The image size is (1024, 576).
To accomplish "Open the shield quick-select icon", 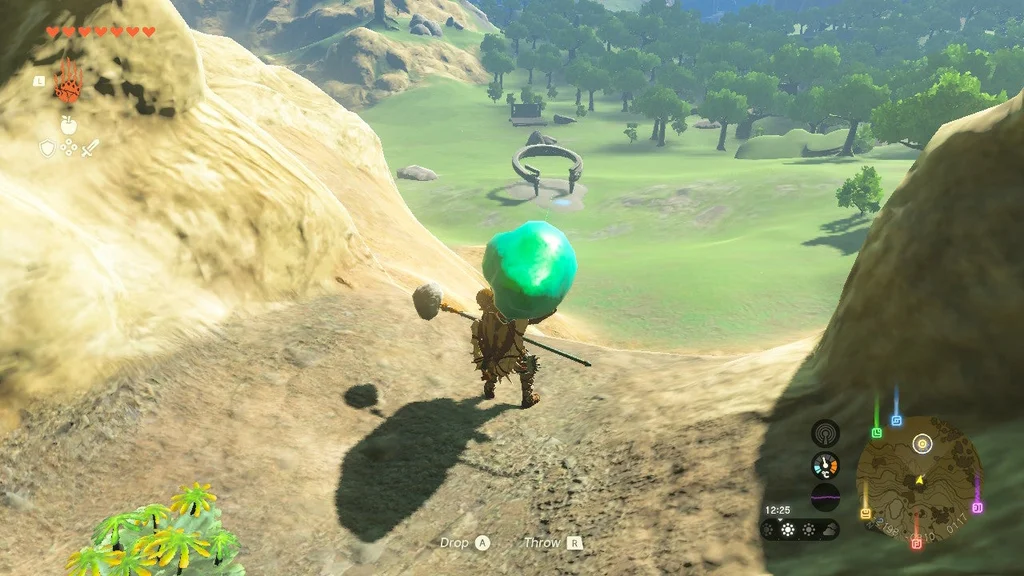I will point(47,148).
